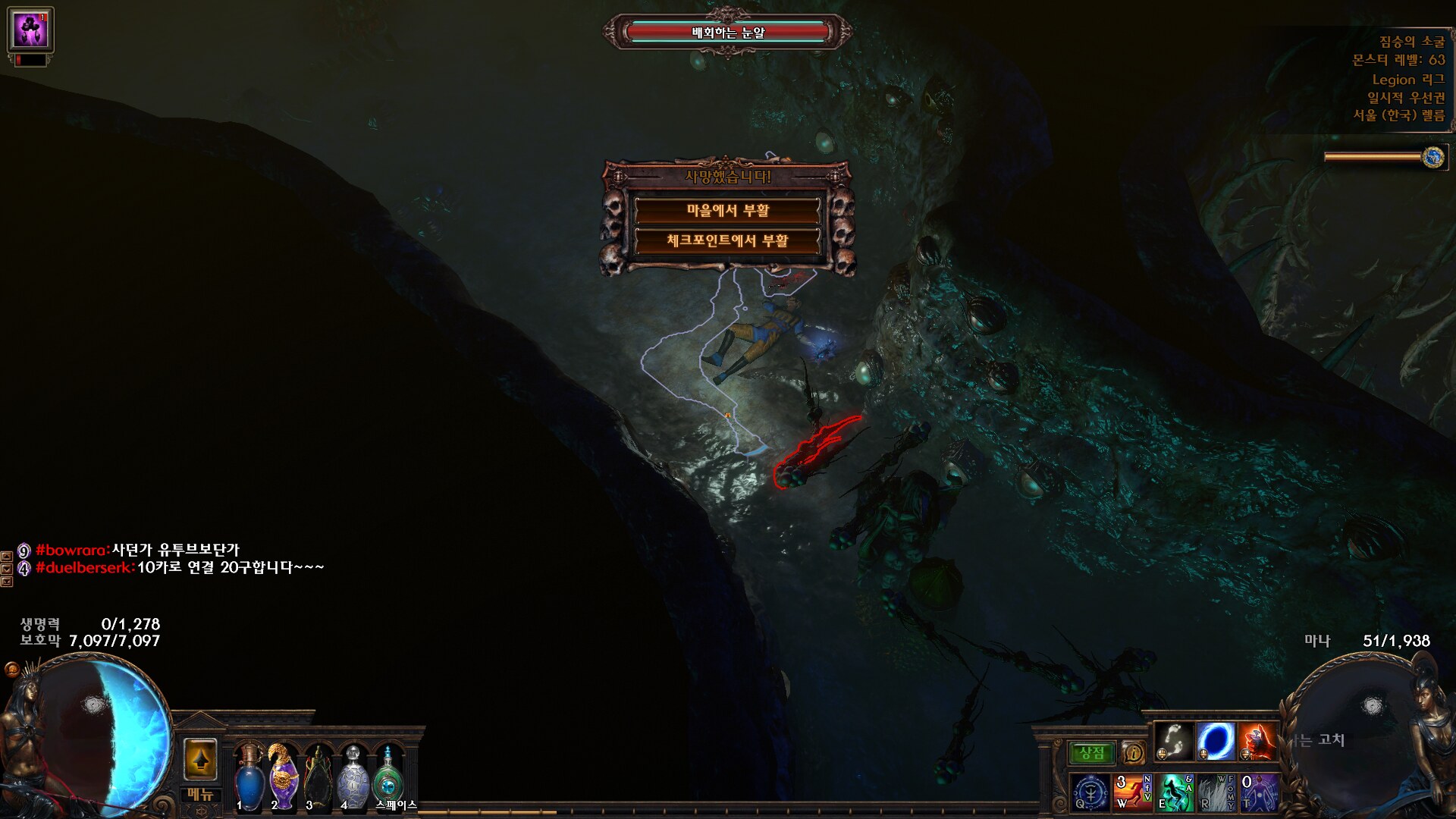This screenshot has height=819, width=1456.
Task: Activate the green lightning figure skill on E
Action: point(1174,792)
